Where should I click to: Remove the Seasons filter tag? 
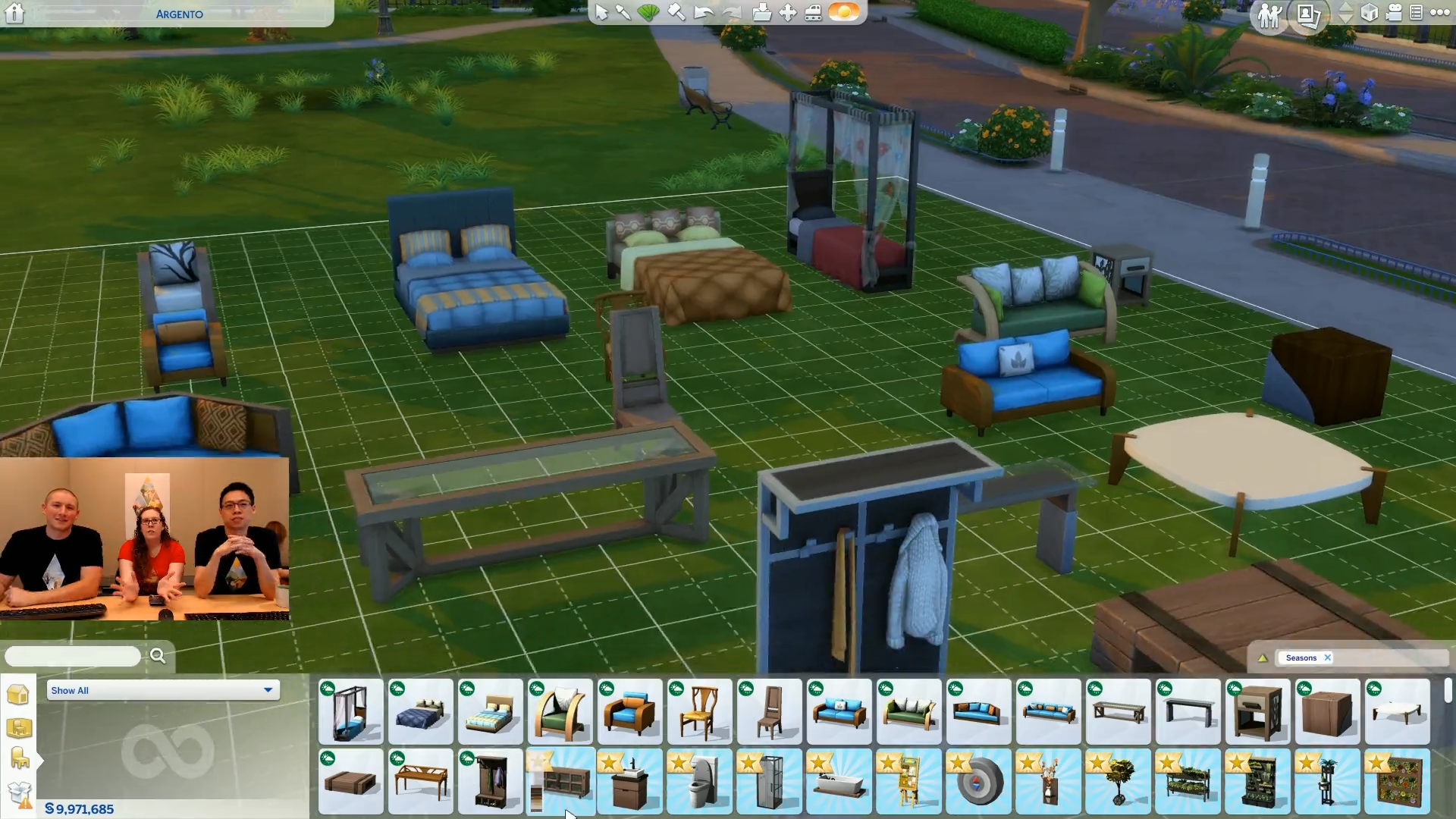point(1329,657)
